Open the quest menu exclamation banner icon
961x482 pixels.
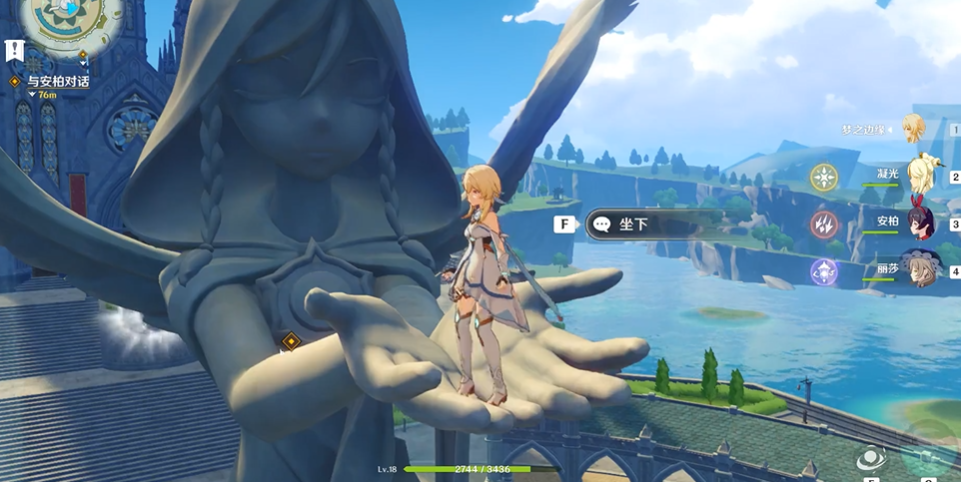14,50
